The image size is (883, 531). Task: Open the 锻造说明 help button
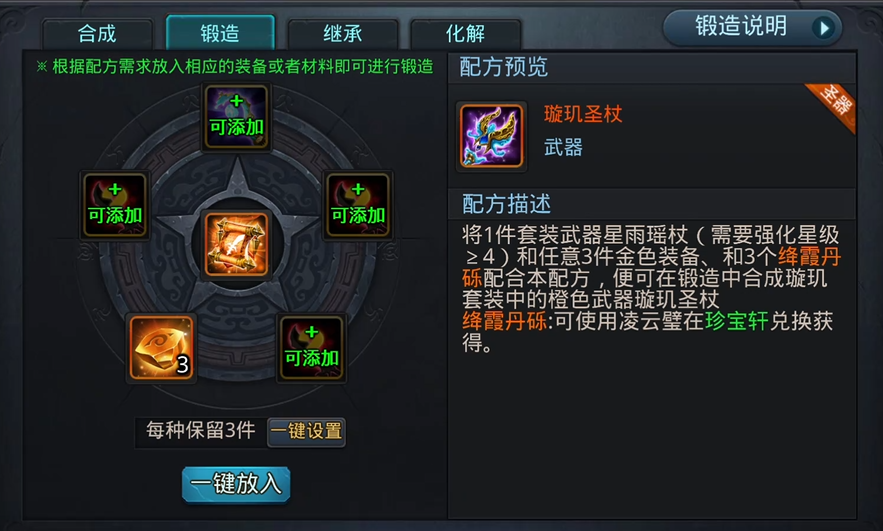(x=752, y=27)
